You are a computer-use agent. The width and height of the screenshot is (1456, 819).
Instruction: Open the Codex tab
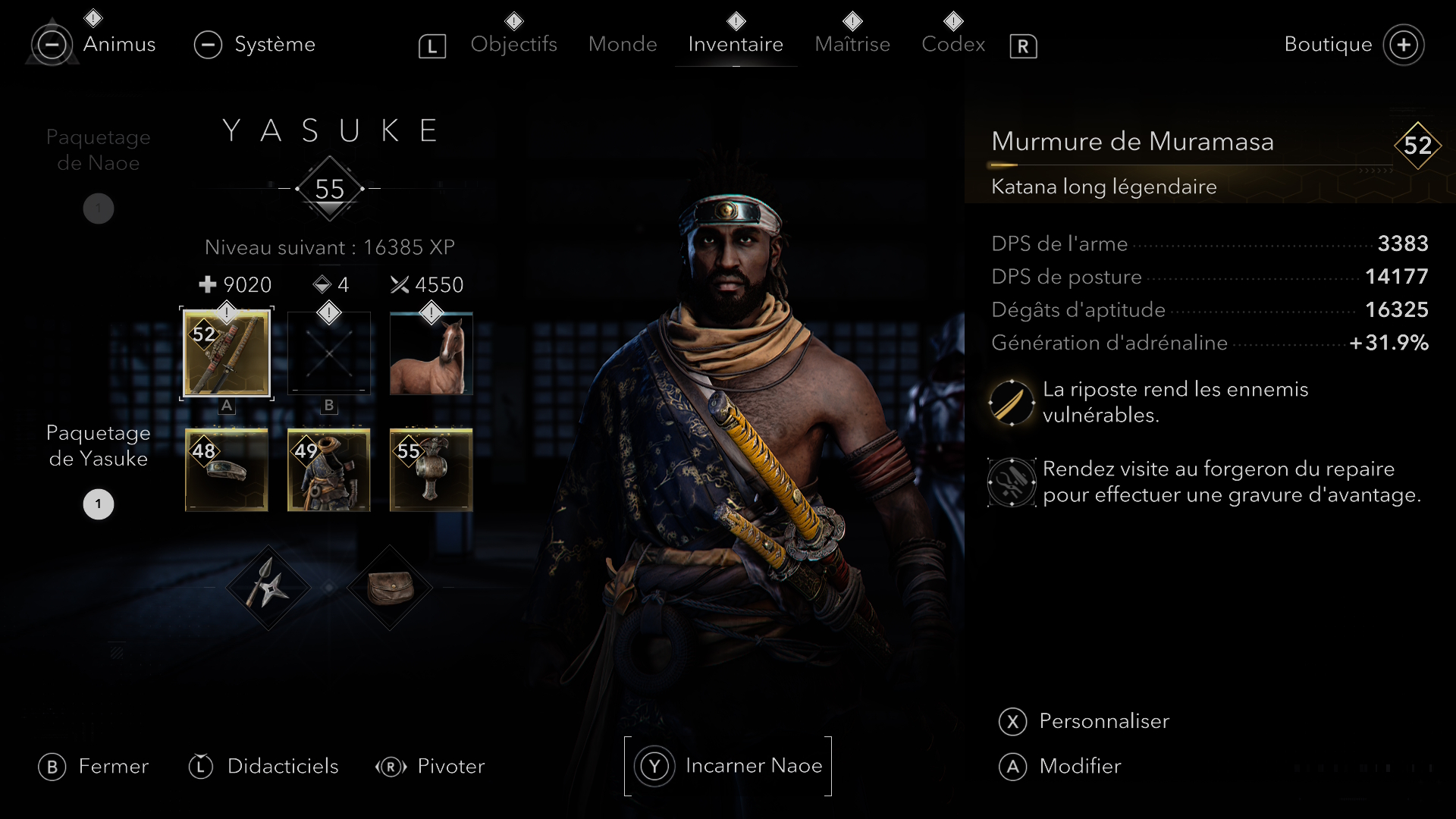(x=953, y=44)
